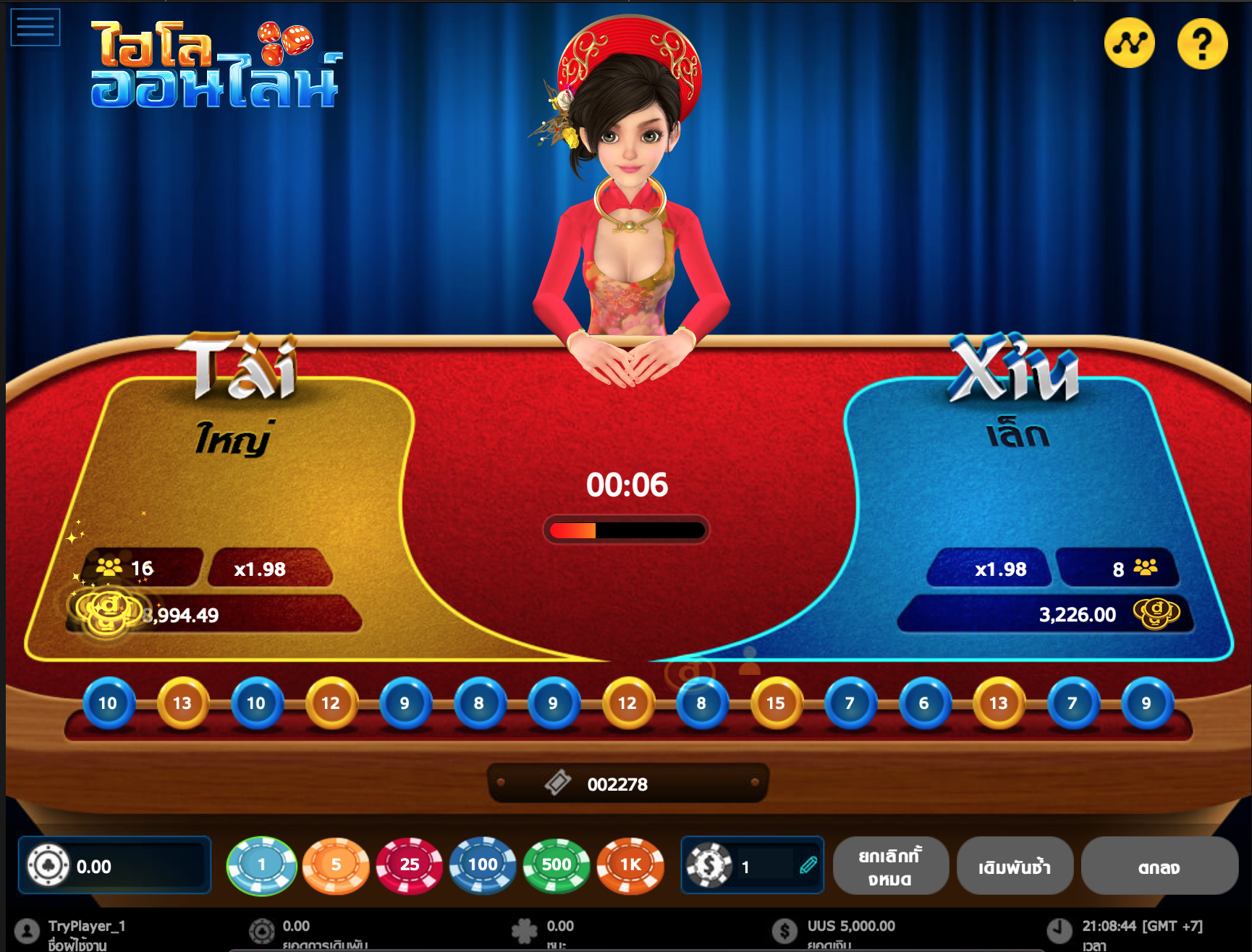Click the spade chip icon showing 0.00
Viewport: 1252px width, 952px height.
(49, 865)
